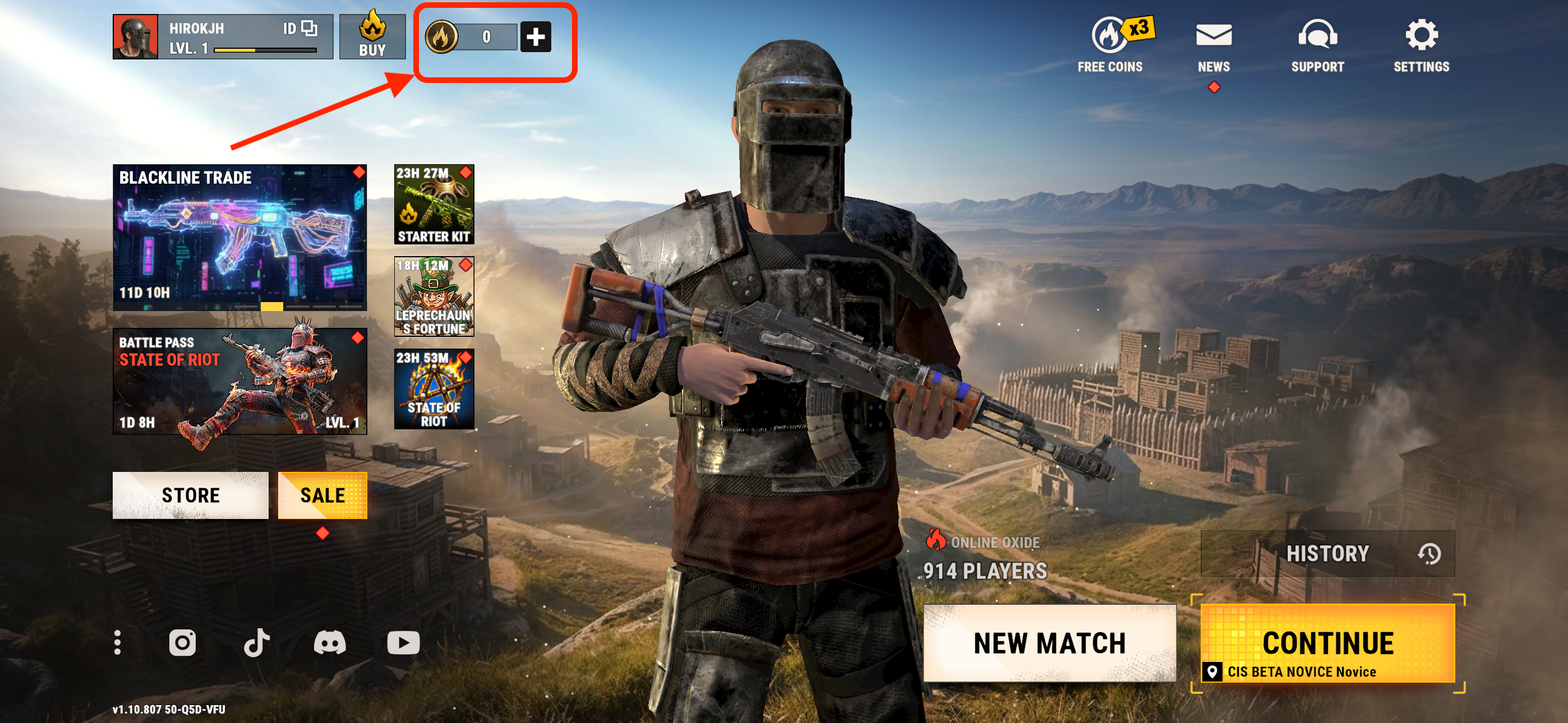Image resolution: width=1568 pixels, height=723 pixels.
Task: Open the YouTube channel link
Action: [x=403, y=643]
